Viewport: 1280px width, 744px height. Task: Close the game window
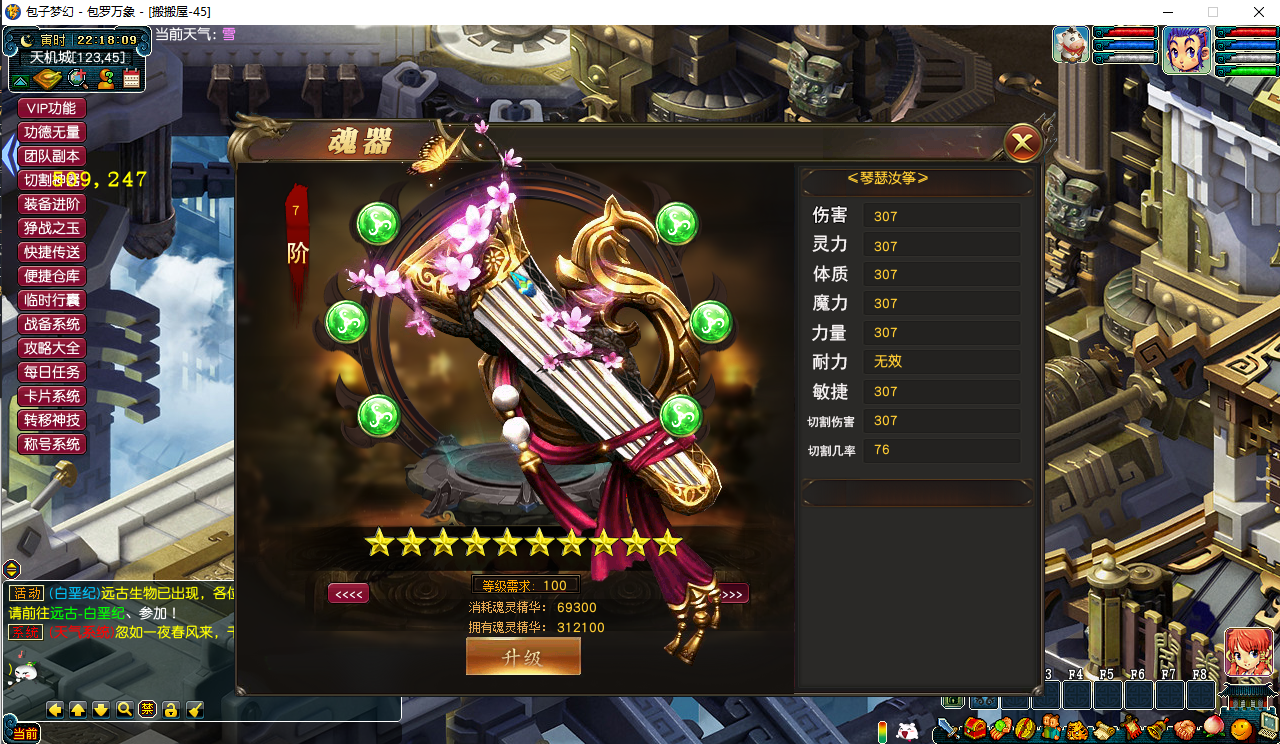tap(1257, 12)
